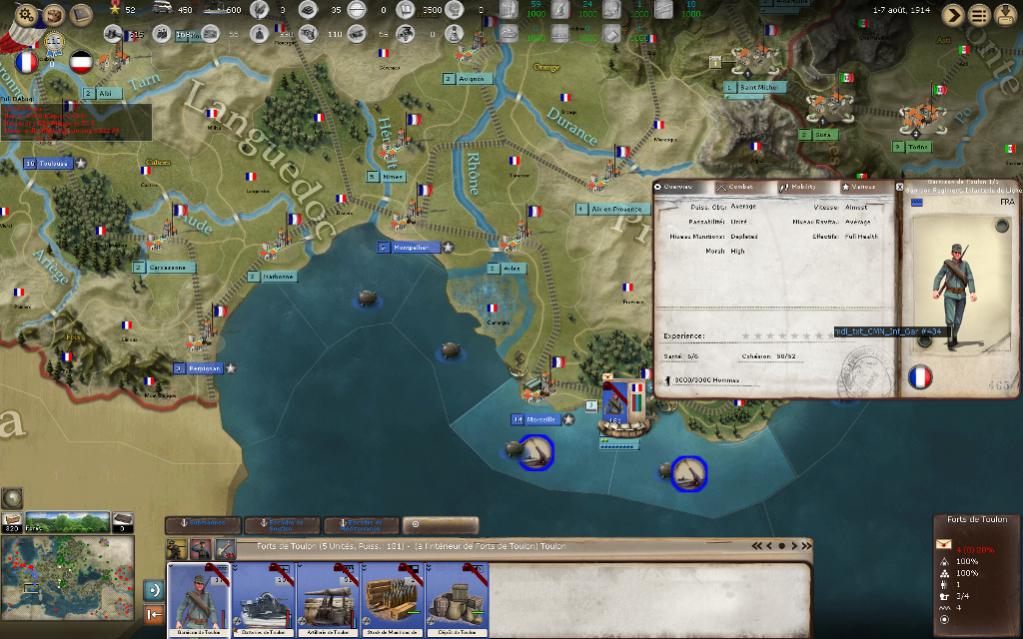
Task: Choose the Artillerie de Toulon unit card
Action: 329,598
